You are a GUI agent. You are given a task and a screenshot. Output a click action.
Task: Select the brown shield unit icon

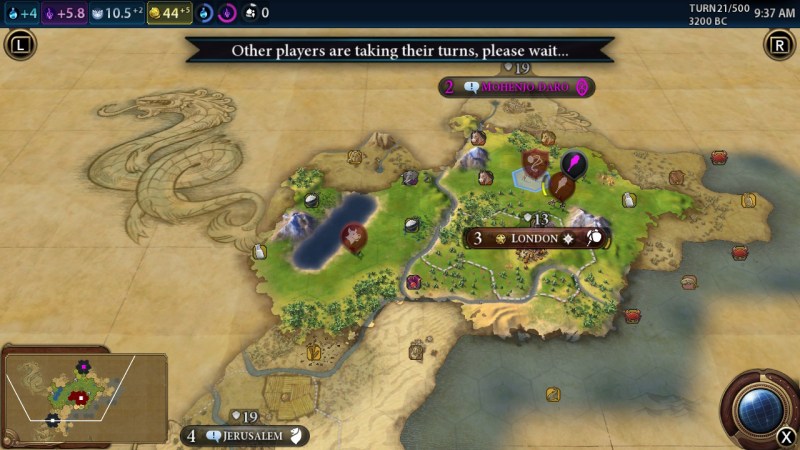(x=537, y=161)
